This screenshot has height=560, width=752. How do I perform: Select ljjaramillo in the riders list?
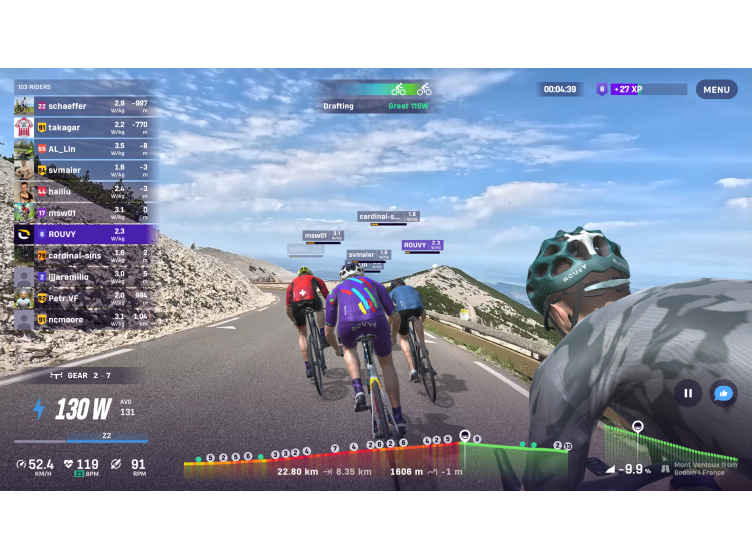[85, 277]
